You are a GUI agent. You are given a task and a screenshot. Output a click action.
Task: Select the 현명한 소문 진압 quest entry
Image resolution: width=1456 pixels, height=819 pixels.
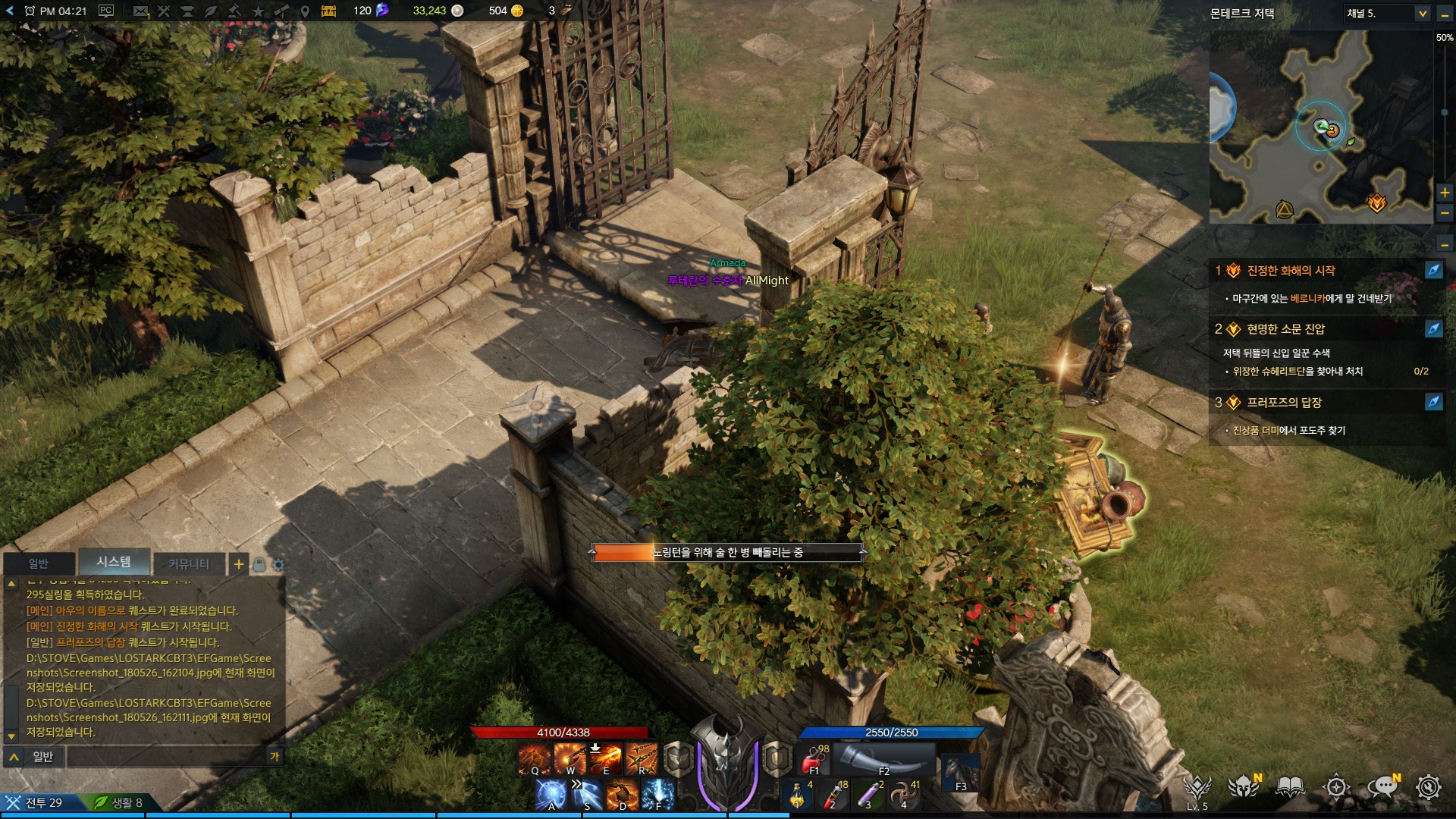tap(1285, 329)
